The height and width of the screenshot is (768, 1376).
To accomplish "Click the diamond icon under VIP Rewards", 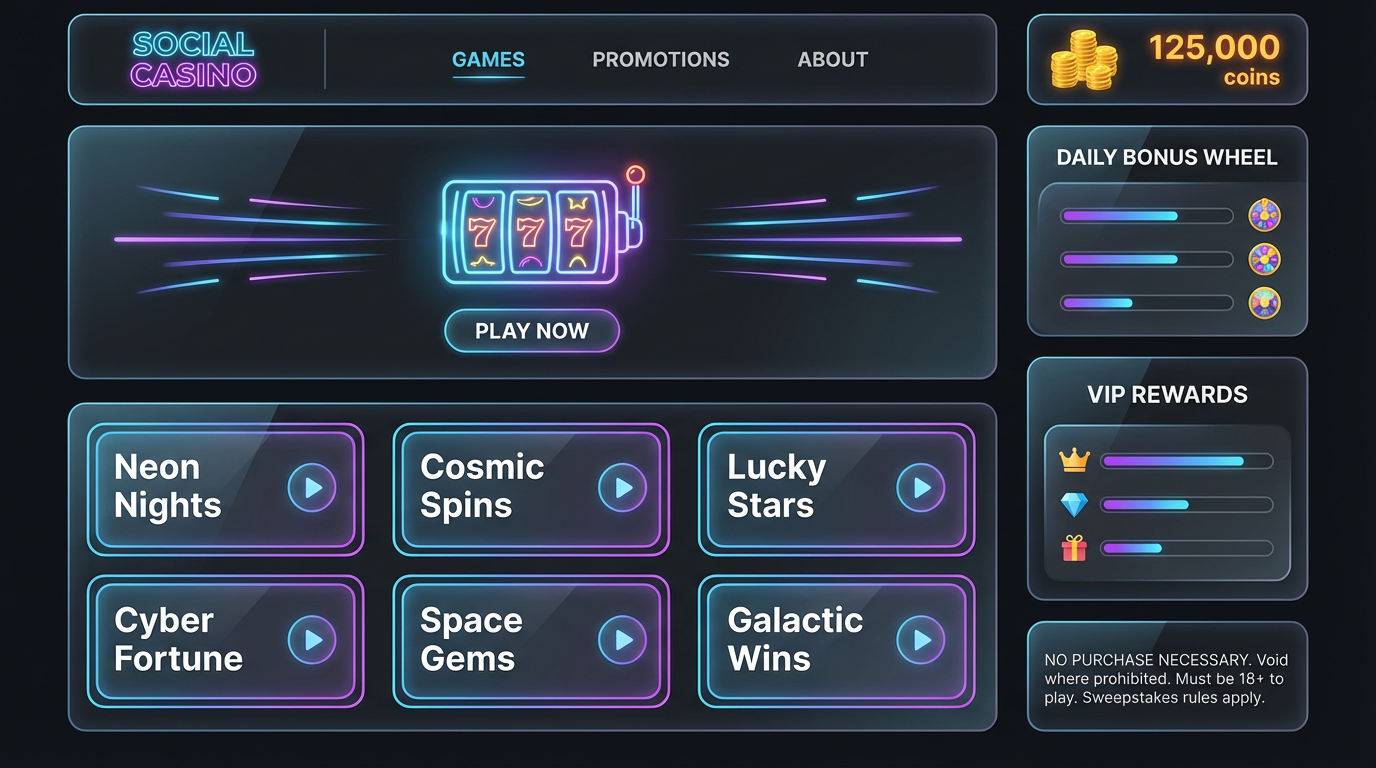I will pos(1074,504).
